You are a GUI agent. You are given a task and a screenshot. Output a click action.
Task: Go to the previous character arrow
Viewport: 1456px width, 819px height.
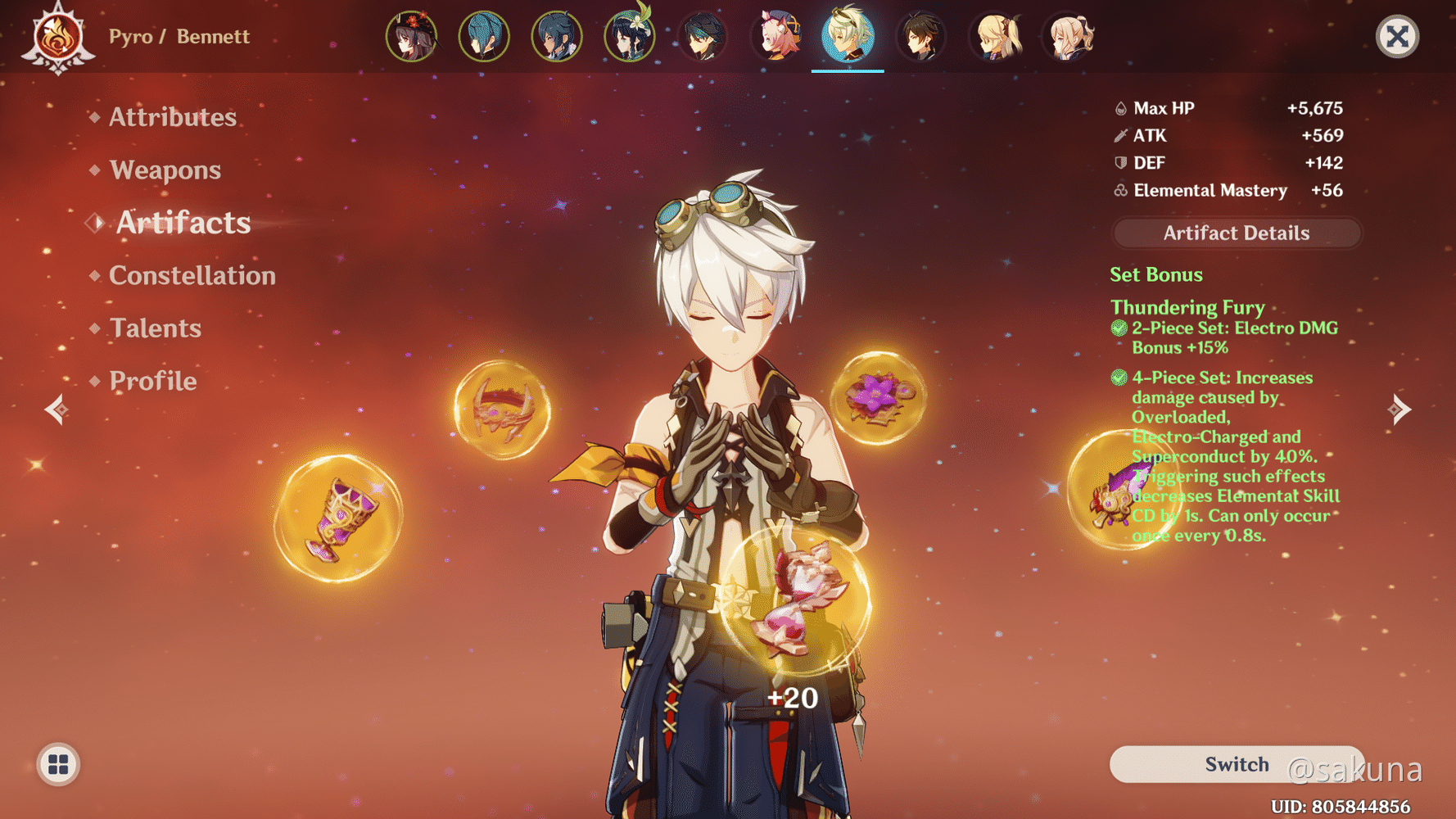[56, 409]
